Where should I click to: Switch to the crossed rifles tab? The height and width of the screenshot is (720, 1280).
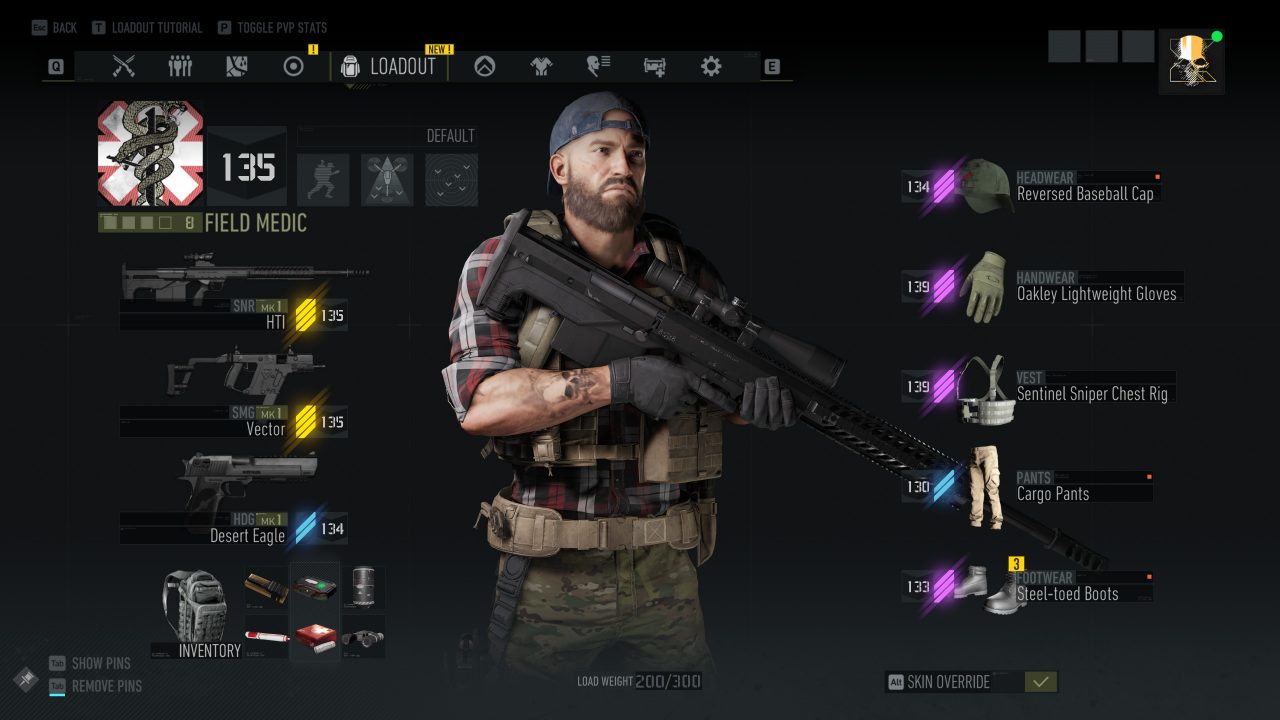coord(124,67)
